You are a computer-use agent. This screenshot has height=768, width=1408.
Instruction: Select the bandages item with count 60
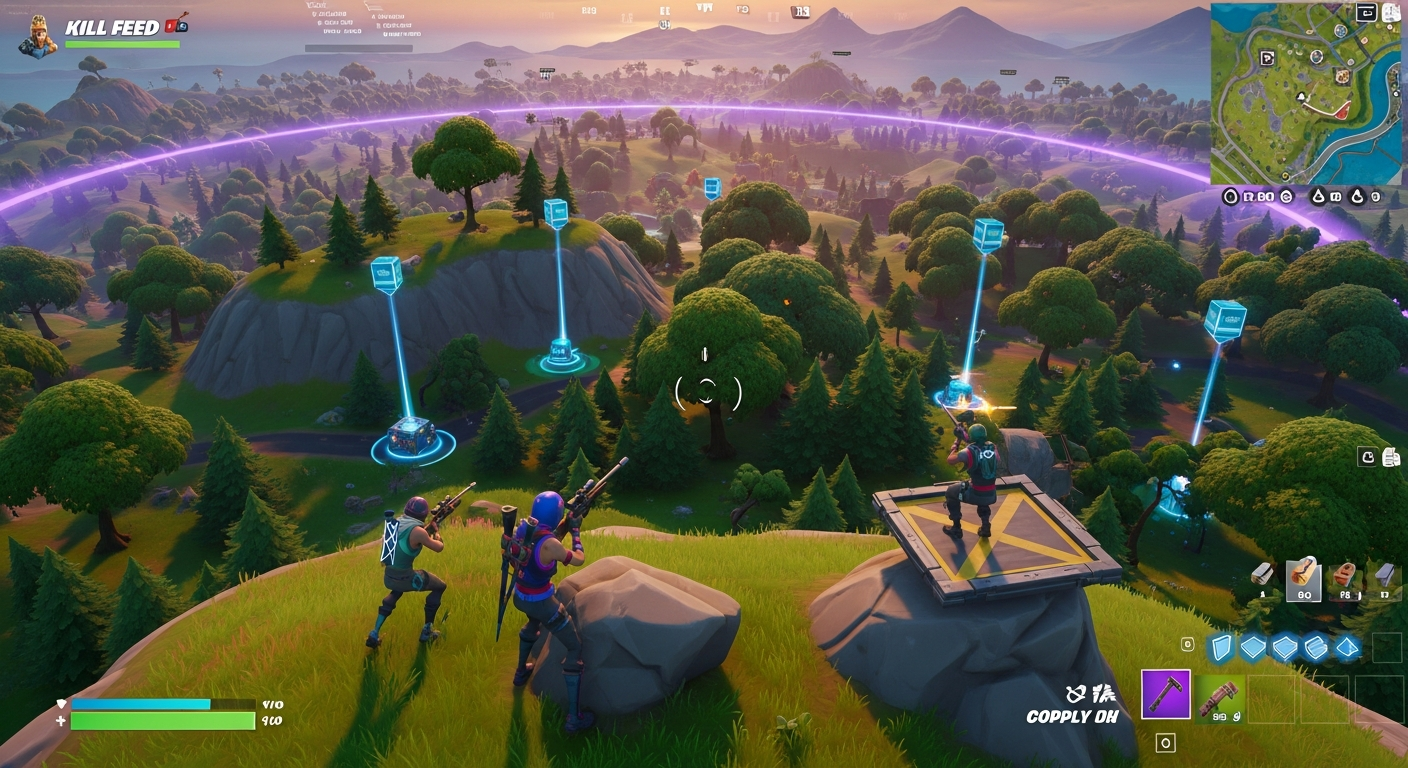(1304, 578)
